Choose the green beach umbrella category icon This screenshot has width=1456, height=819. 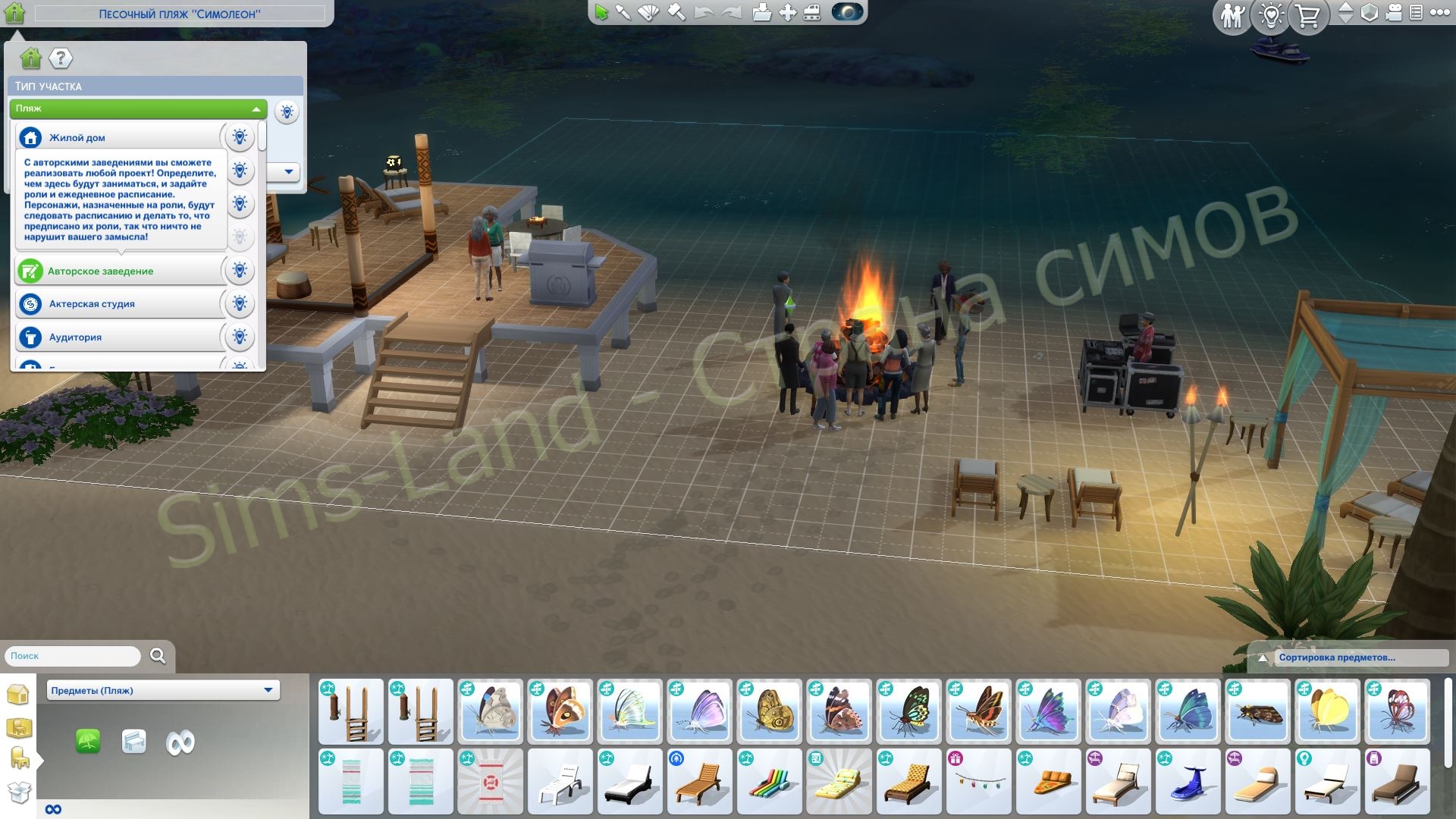pos(89,741)
